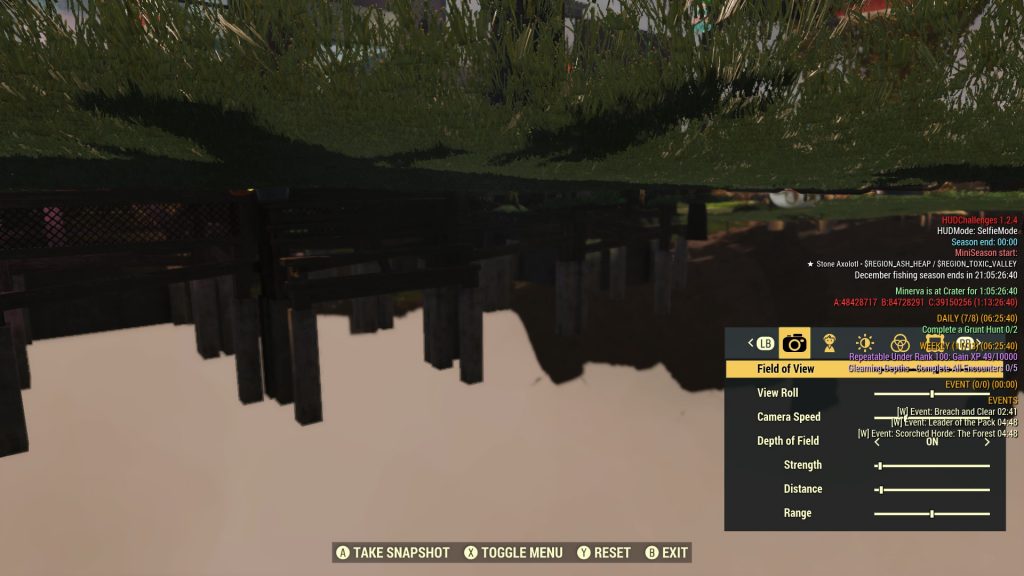Switch to the character pose tab
This screenshot has width=1024, height=576.
click(829, 343)
